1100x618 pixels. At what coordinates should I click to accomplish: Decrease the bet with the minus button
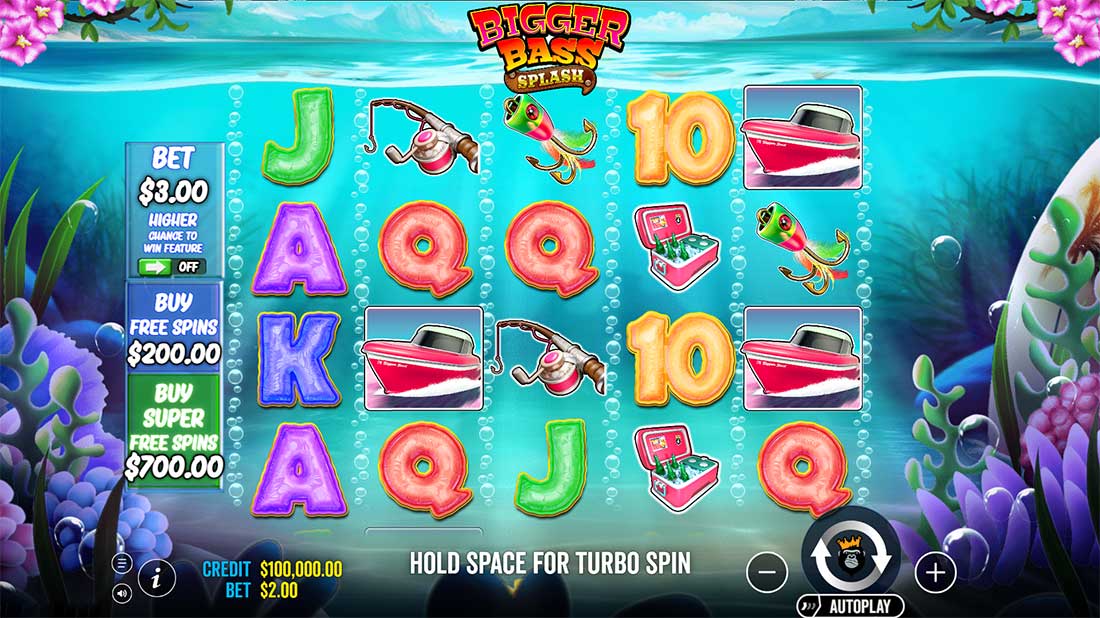[x=767, y=572]
